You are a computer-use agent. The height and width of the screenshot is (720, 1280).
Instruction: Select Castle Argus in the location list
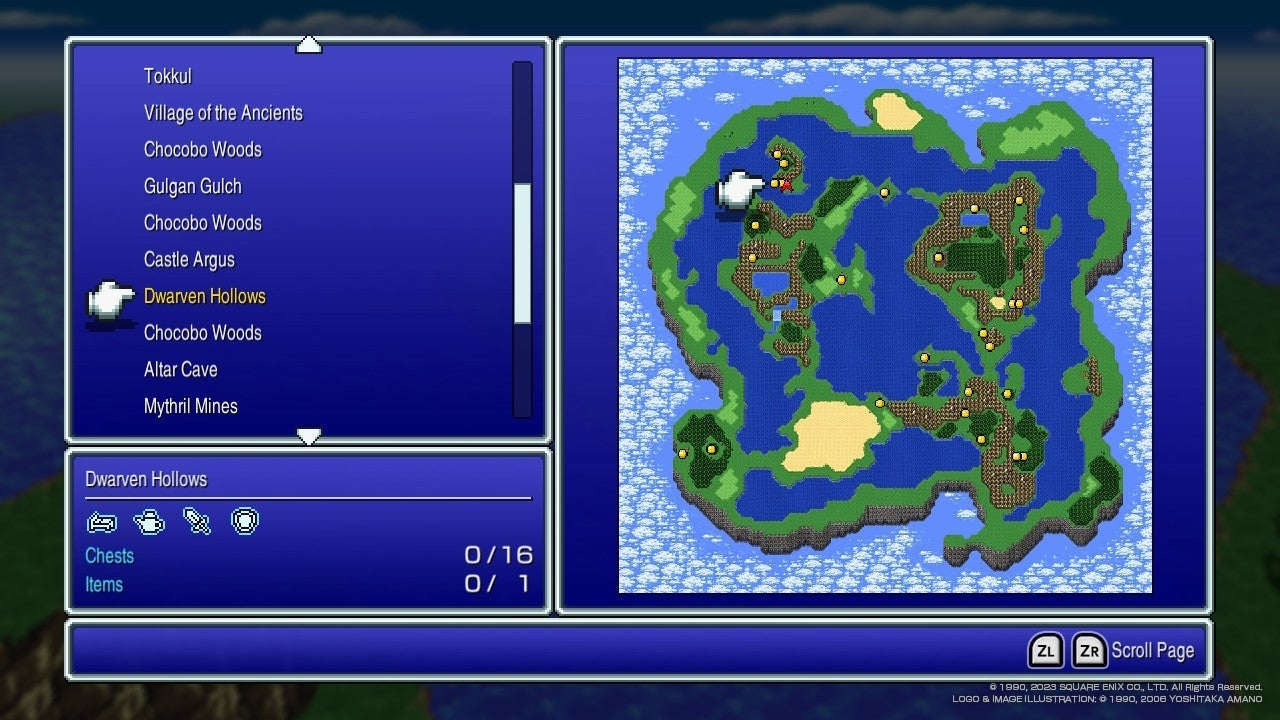click(189, 259)
